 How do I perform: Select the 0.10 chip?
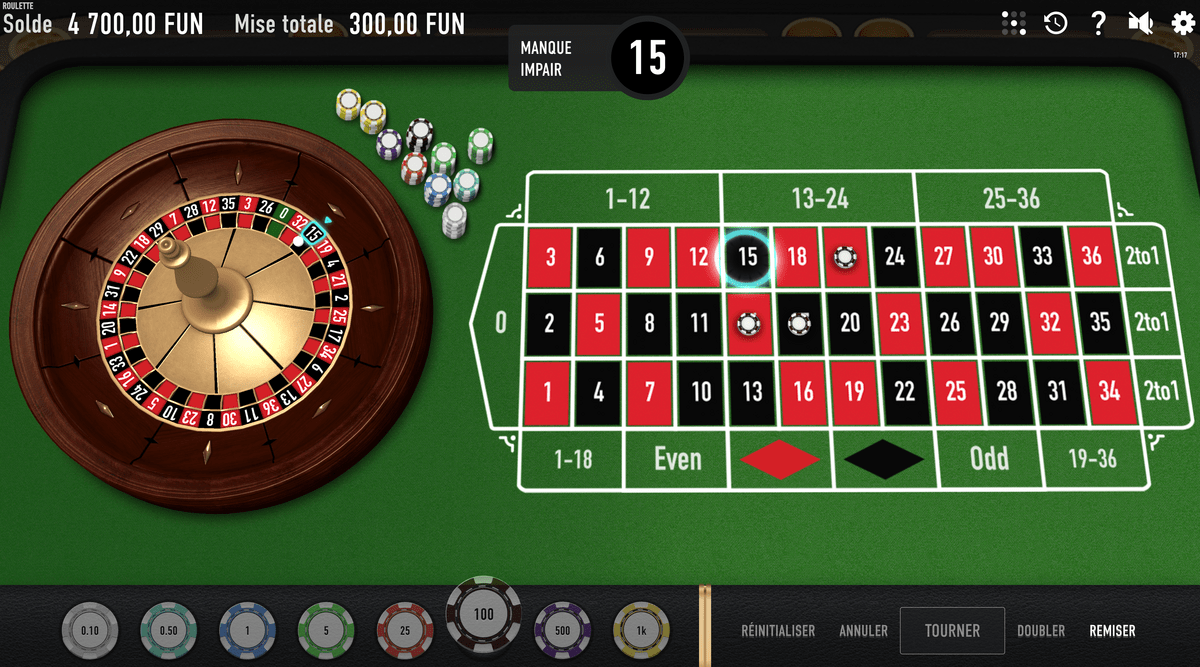[x=89, y=630]
